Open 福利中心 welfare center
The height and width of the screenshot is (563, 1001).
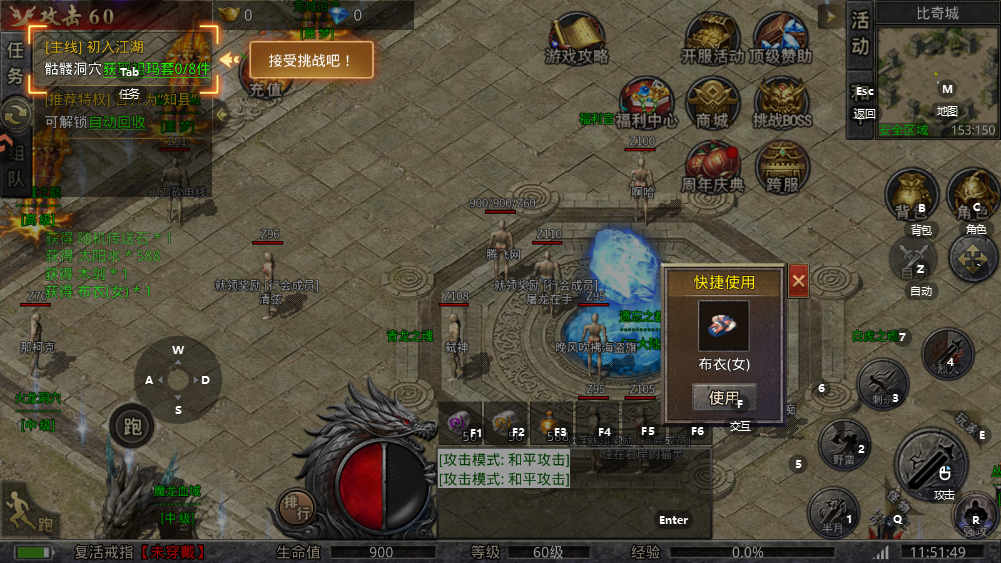click(x=646, y=103)
